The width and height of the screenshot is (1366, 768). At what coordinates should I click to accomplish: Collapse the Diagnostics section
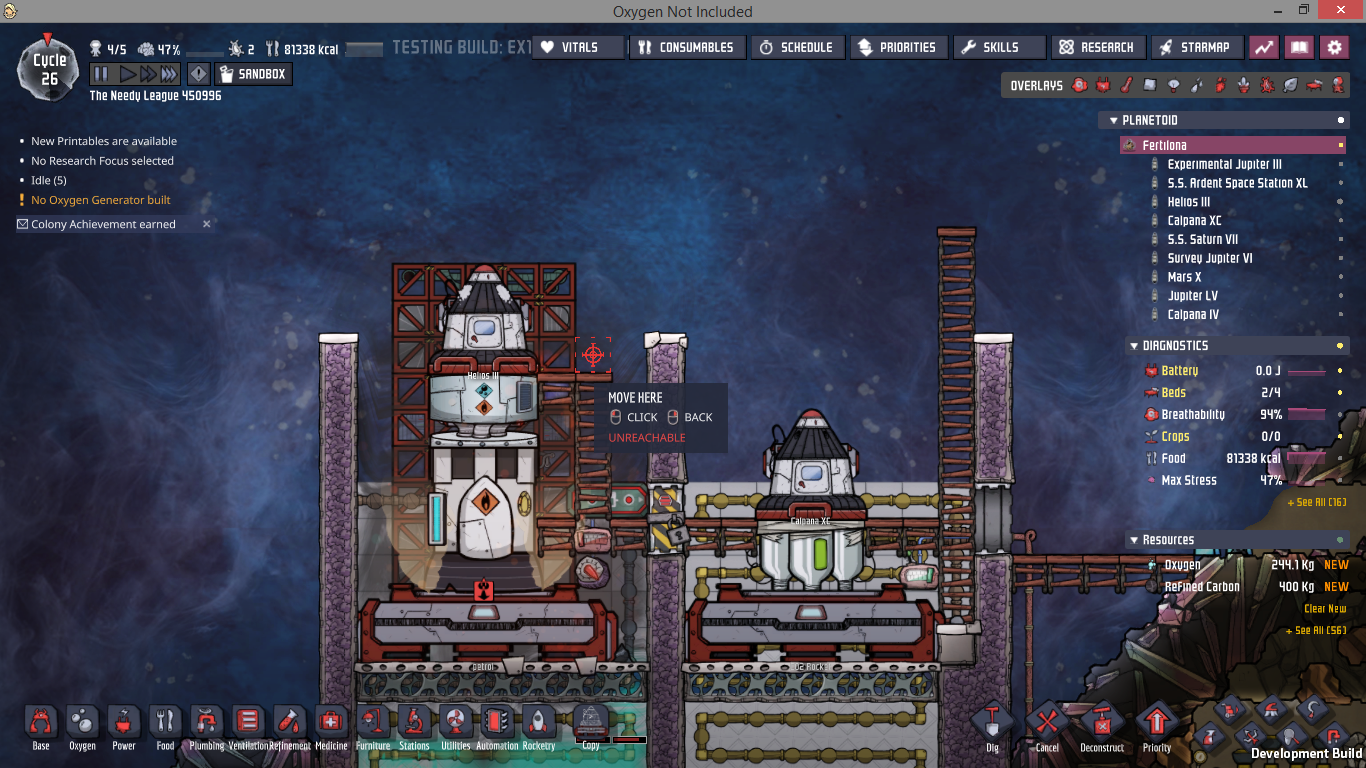pos(1133,346)
